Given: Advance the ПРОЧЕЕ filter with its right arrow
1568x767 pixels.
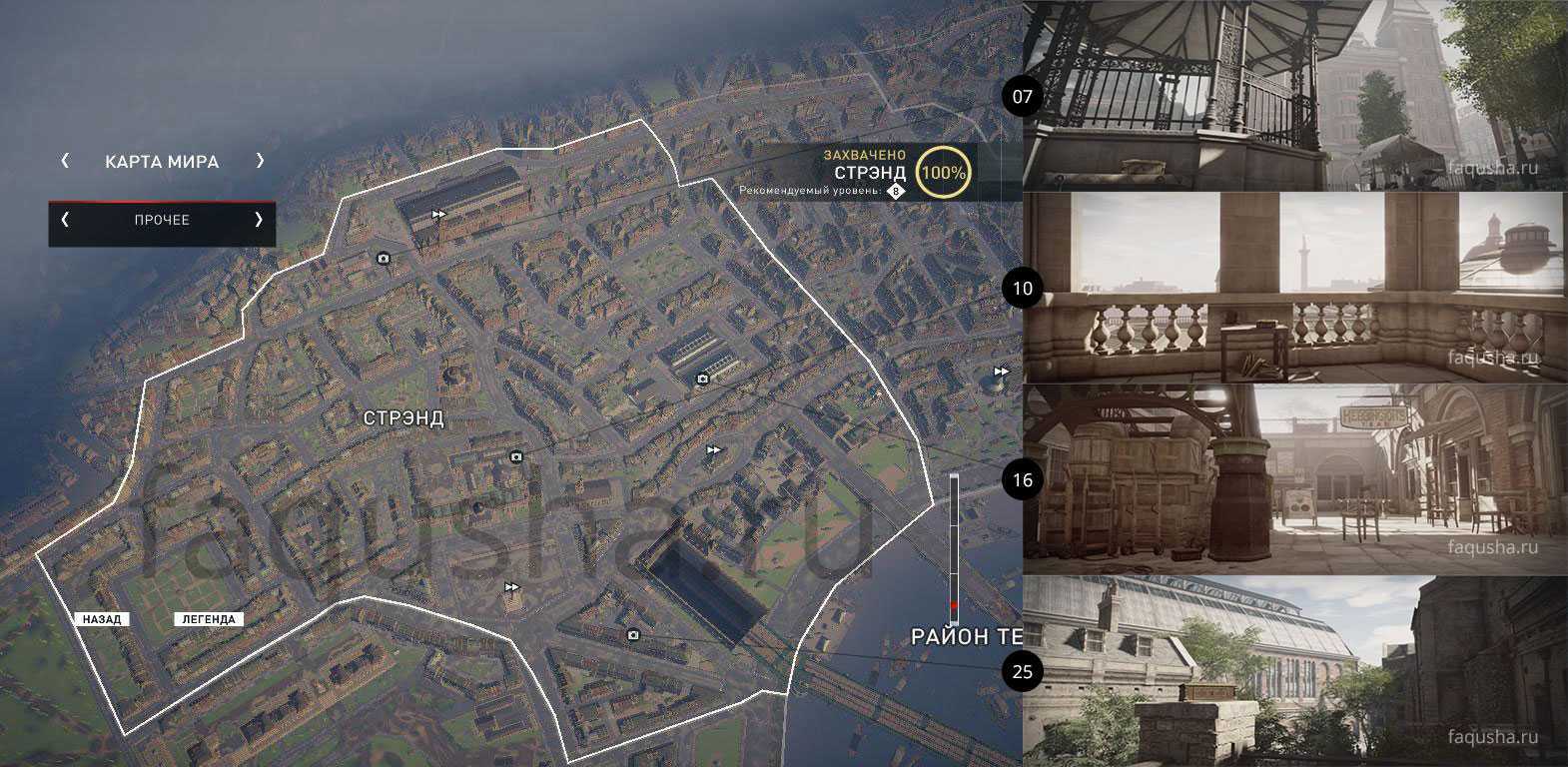Looking at the screenshot, I should pos(259,220).
